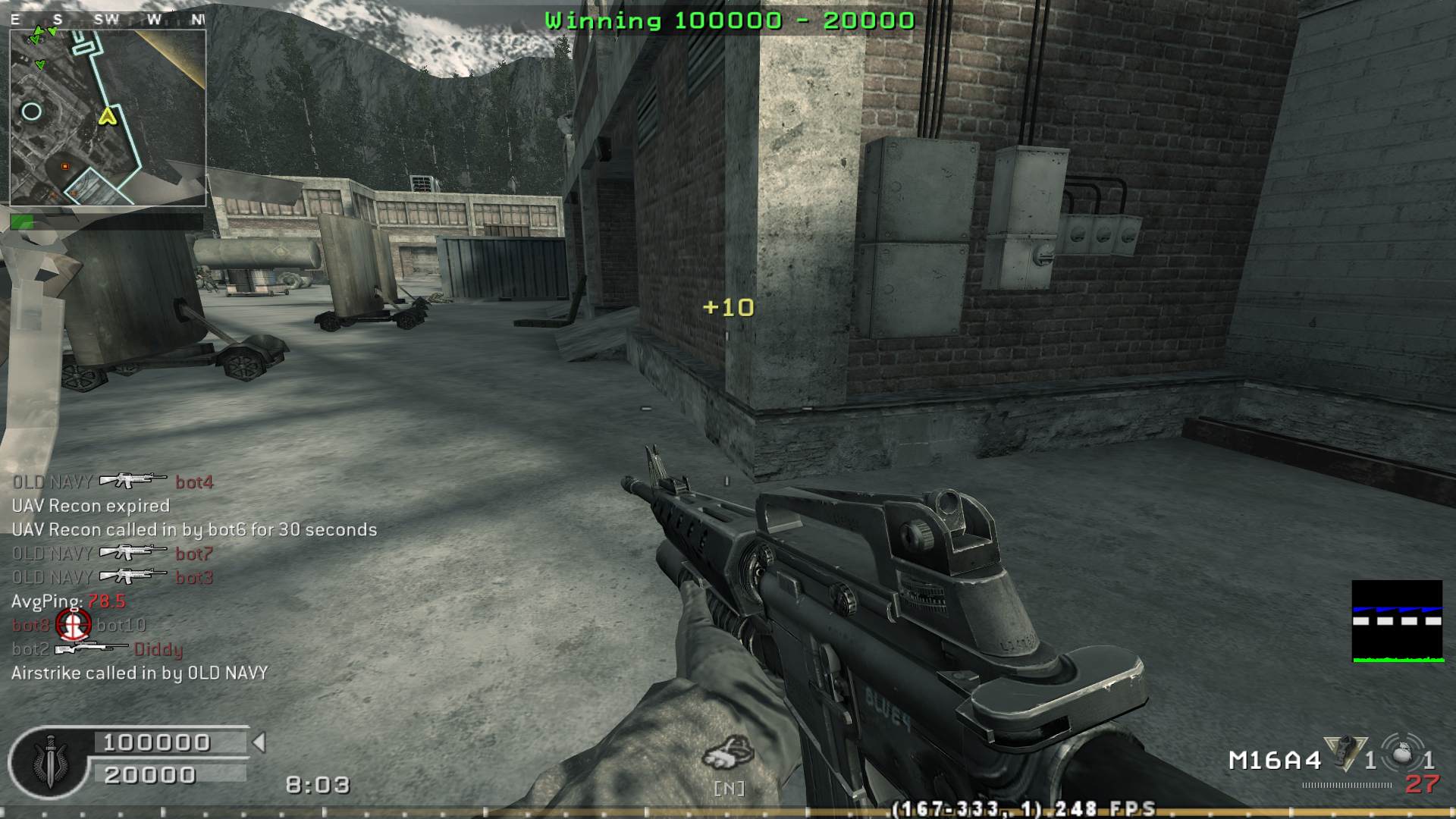Image resolution: width=1456 pixels, height=819 pixels.
Task: Click the lagometer network graph
Action: click(1398, 621)
